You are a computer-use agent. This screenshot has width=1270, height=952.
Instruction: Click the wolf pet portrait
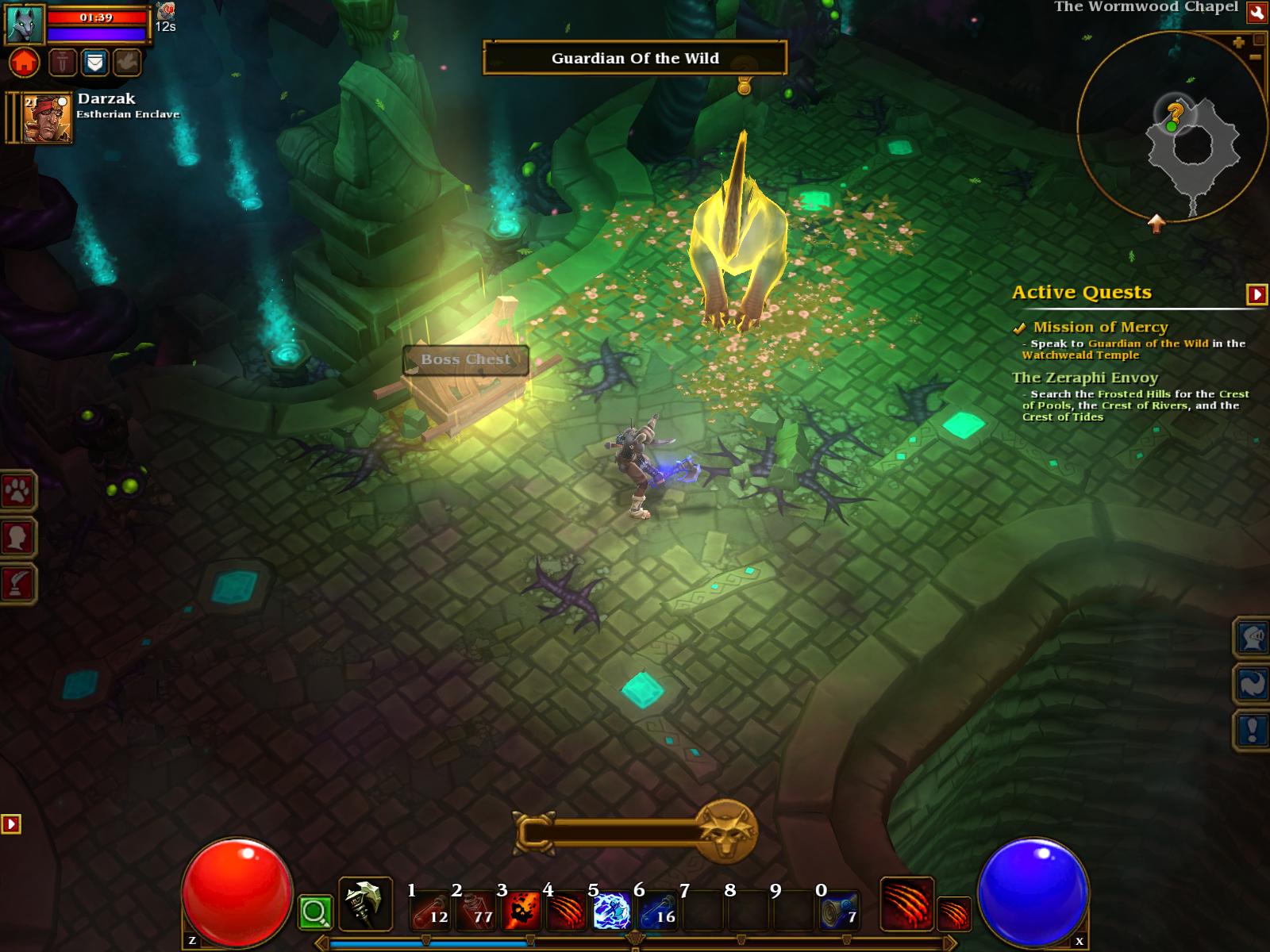(x=25, y=24)
